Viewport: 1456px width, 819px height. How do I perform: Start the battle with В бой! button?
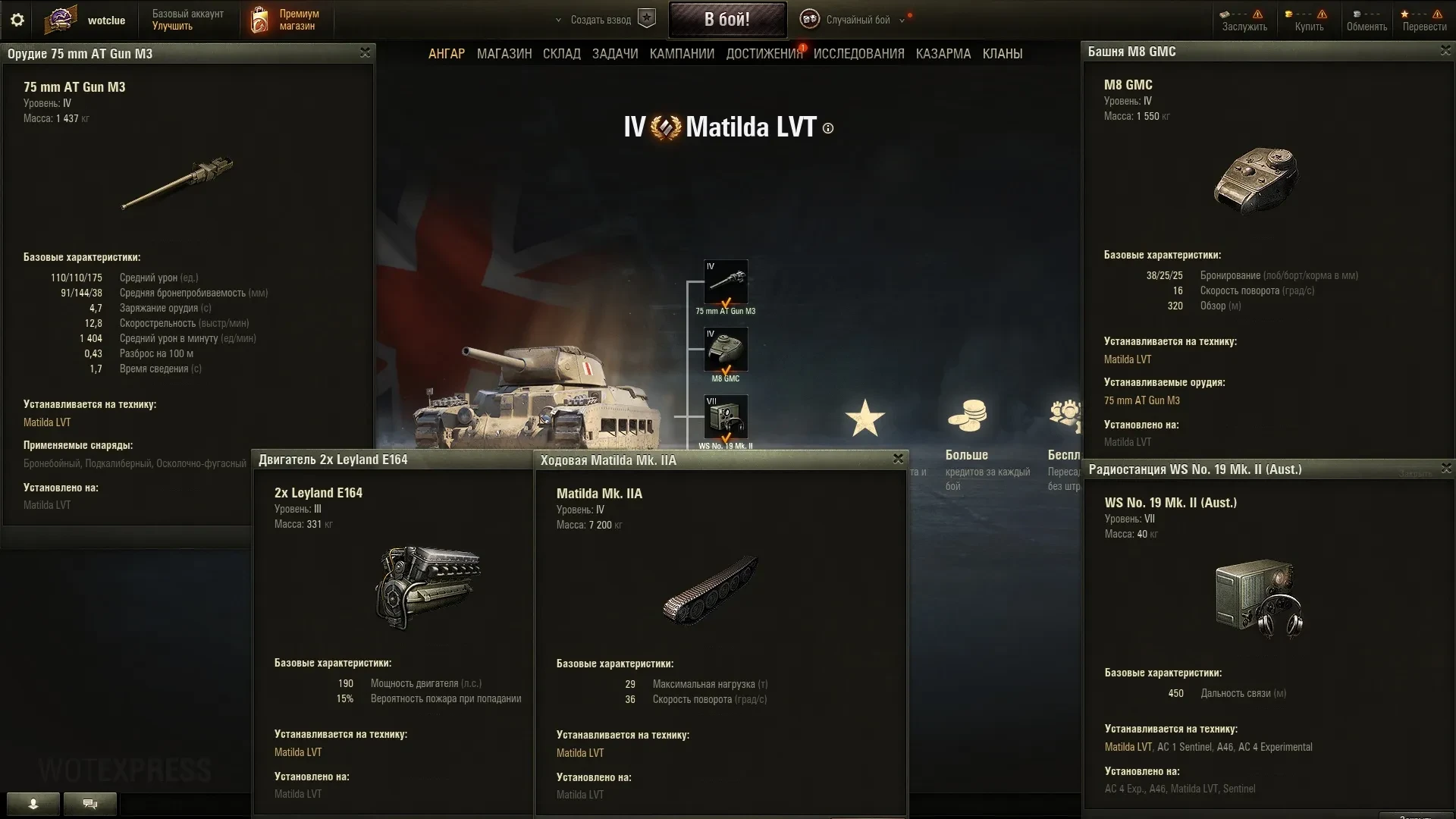[x=726, y=20]
